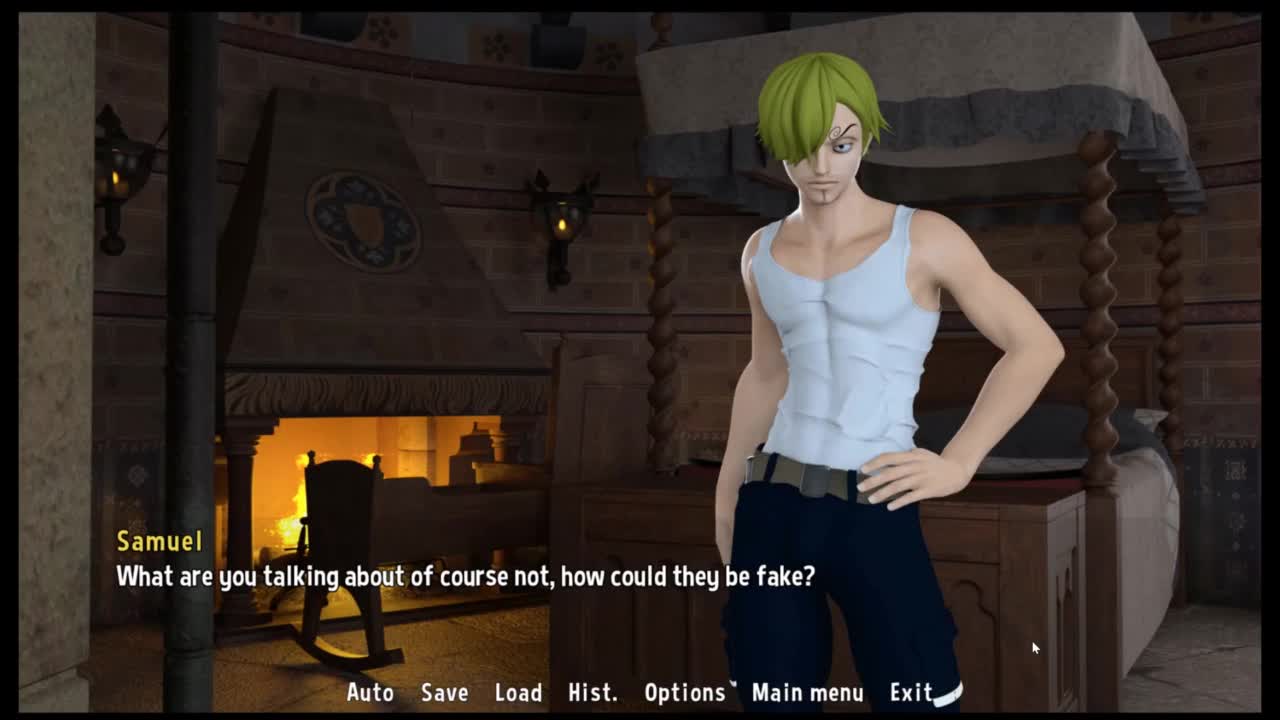Open the Save menu
This screenshot has height=720, width=1280.
pyautogui.click(x=444, y=692)
